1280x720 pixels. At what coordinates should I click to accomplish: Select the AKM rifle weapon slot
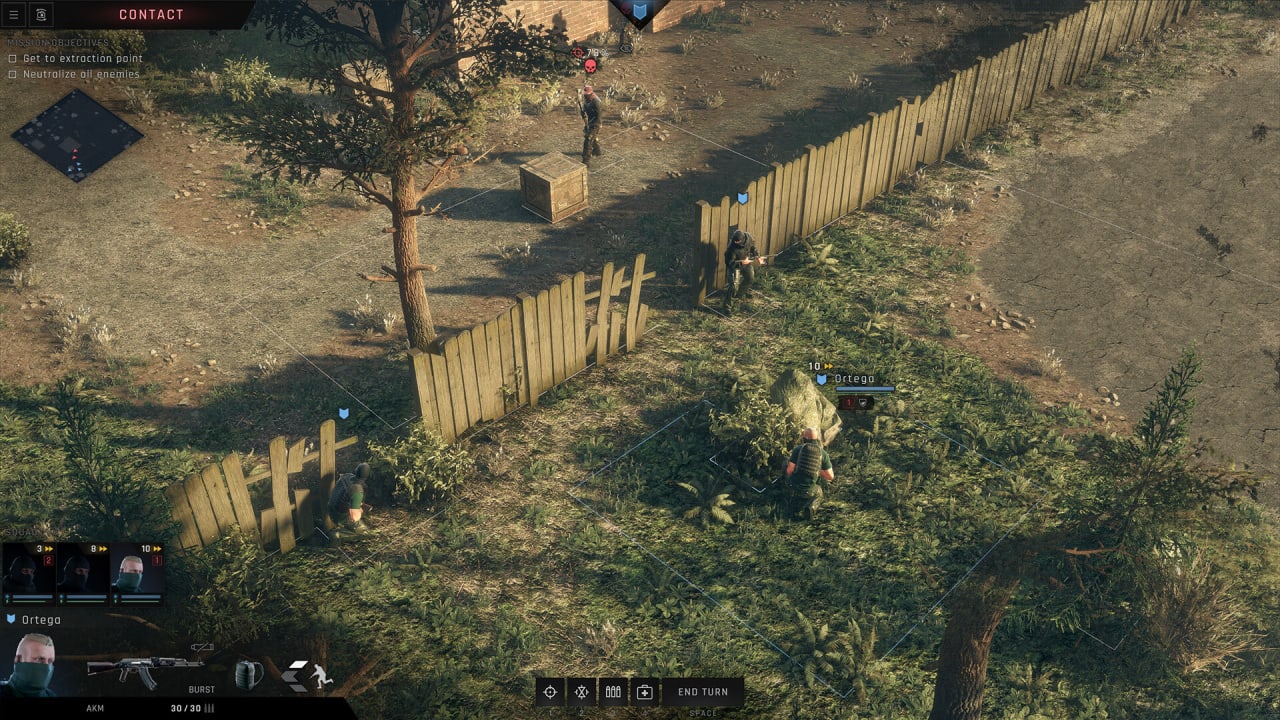point(144,669)
